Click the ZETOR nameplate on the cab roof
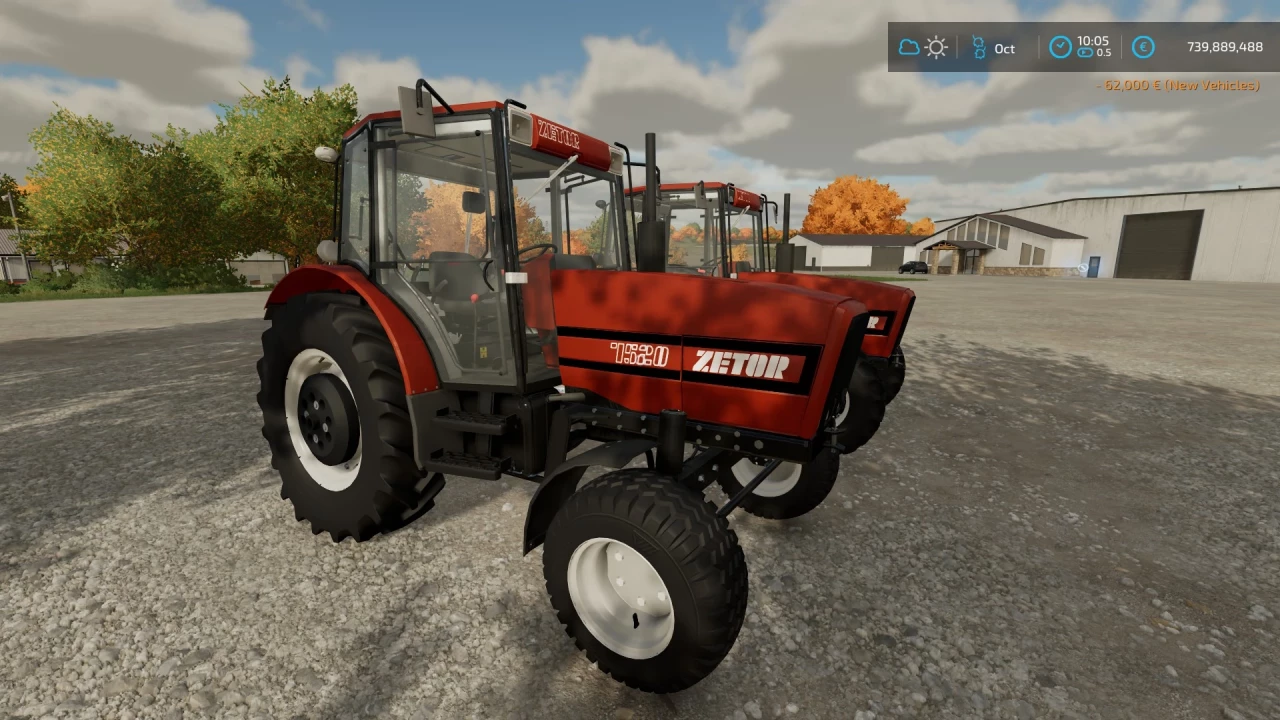This screenshot has height=720, width=1280. pyautogui.click(x=557, y=135)
